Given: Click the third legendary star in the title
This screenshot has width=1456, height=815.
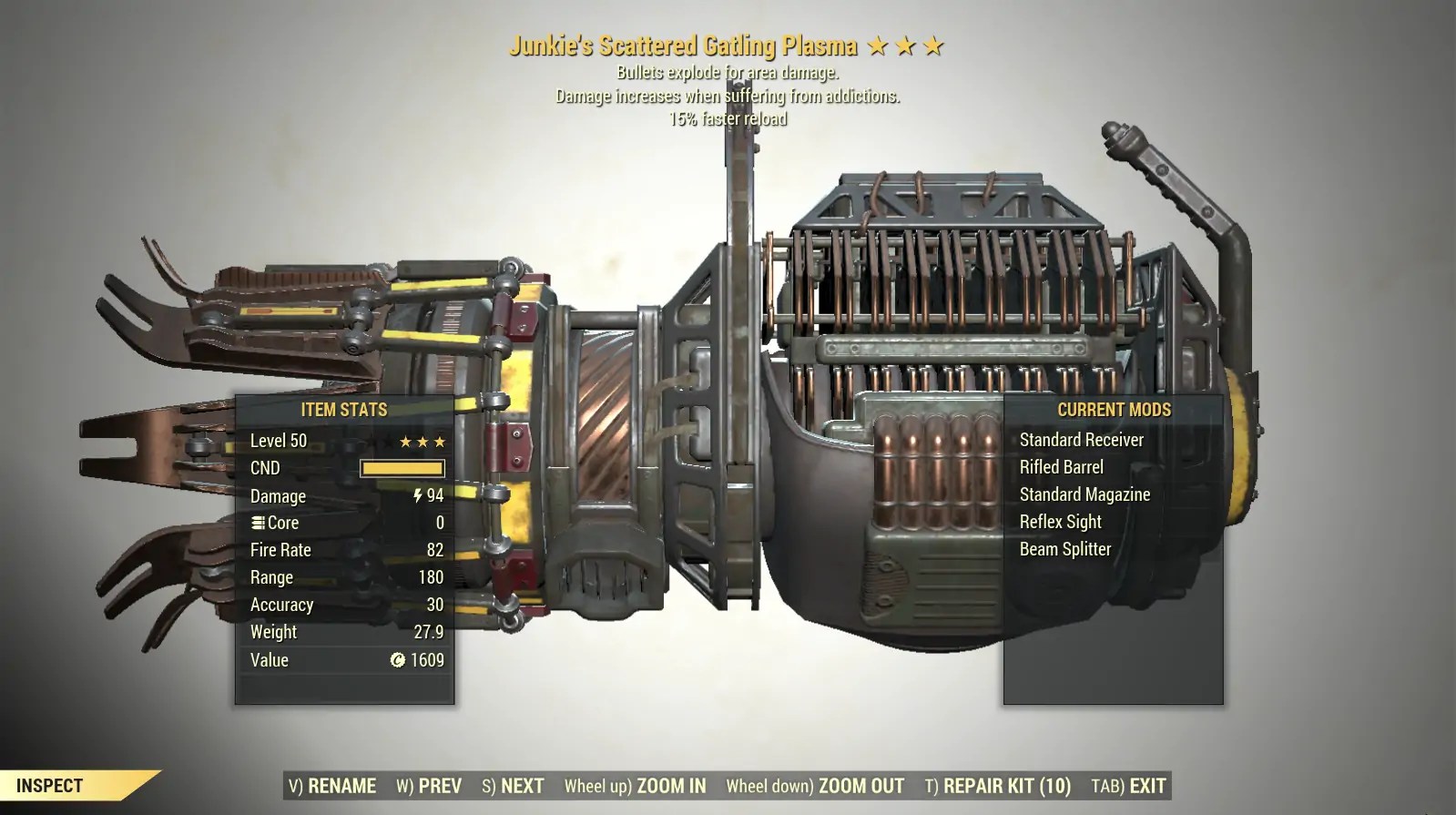Looking at the screenshot, I should (934, 43).
